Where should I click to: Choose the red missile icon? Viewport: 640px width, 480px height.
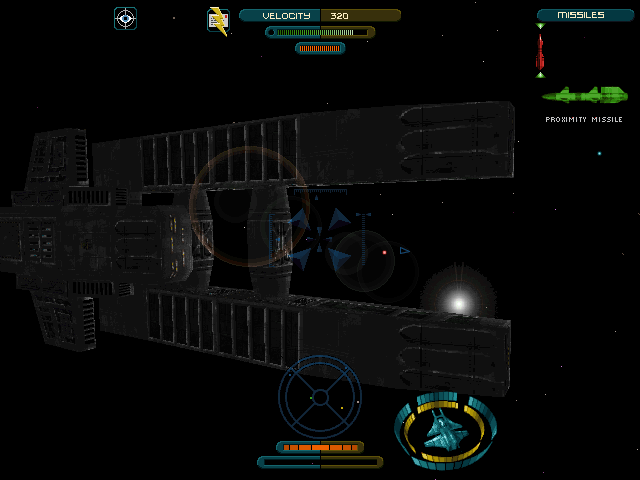tap(540, 51)
